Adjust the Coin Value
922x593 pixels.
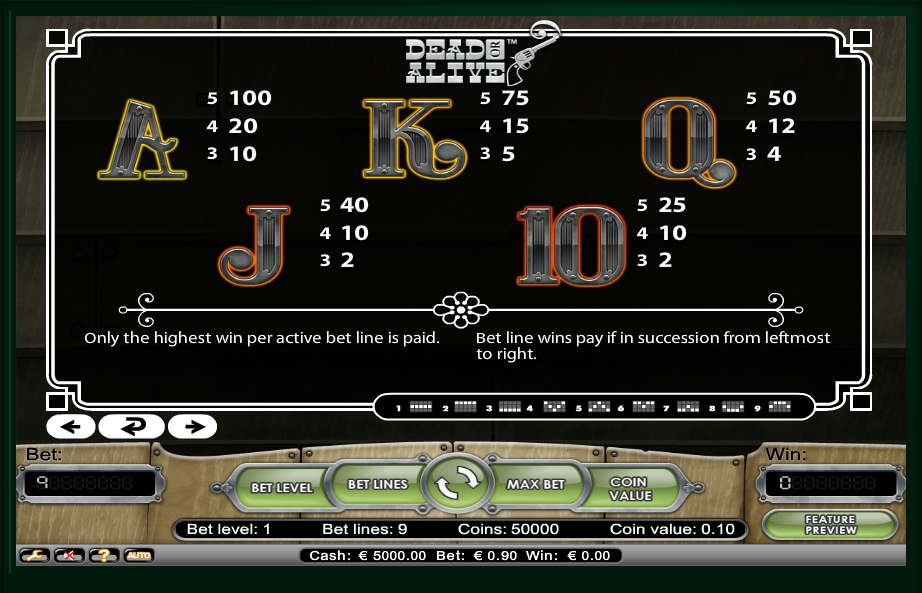(x=630, y=488)
